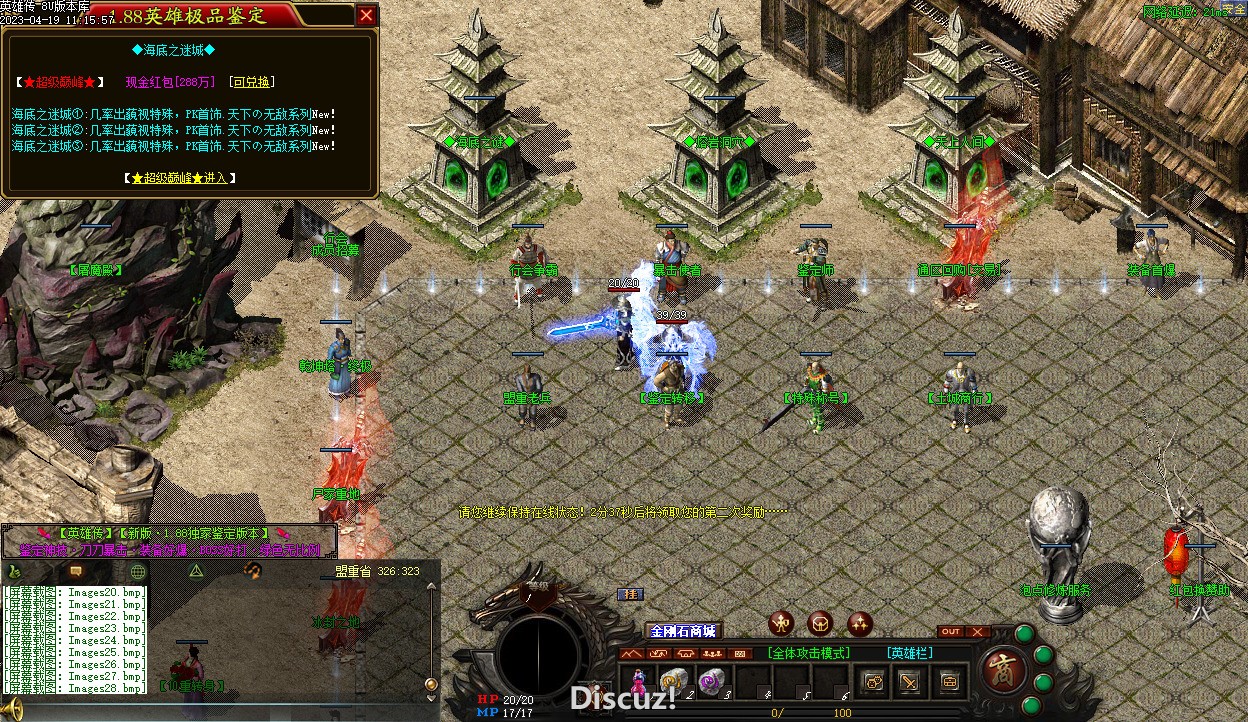The width and height of the screenshot is (1248, 722).
Task: Toggle the 挂 auto-play button
Action: pos(630,594)
